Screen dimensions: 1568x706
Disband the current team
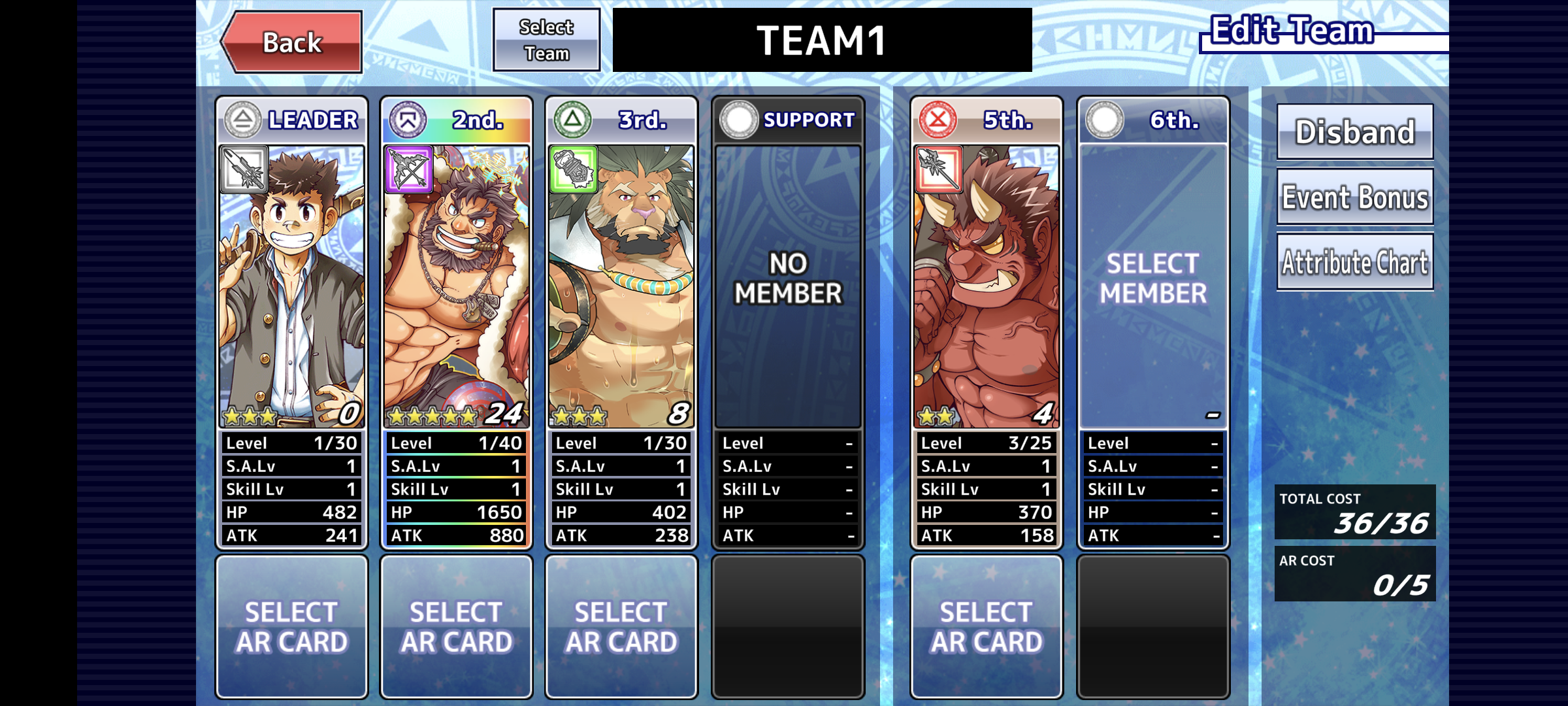(x=1355, y=132)
